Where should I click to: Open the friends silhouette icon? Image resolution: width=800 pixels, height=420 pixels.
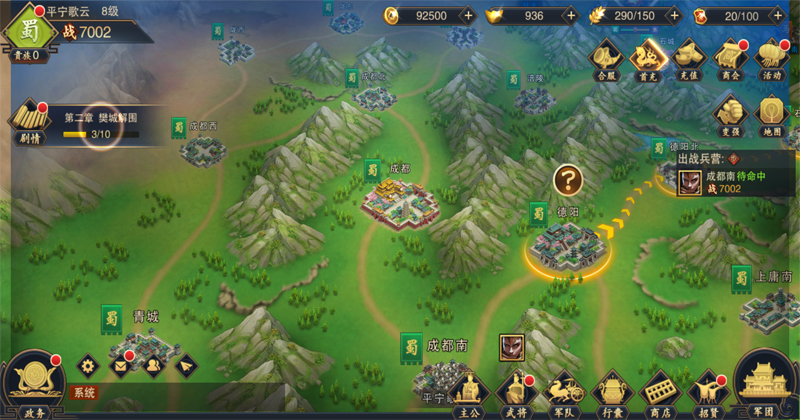coord(153,365)
